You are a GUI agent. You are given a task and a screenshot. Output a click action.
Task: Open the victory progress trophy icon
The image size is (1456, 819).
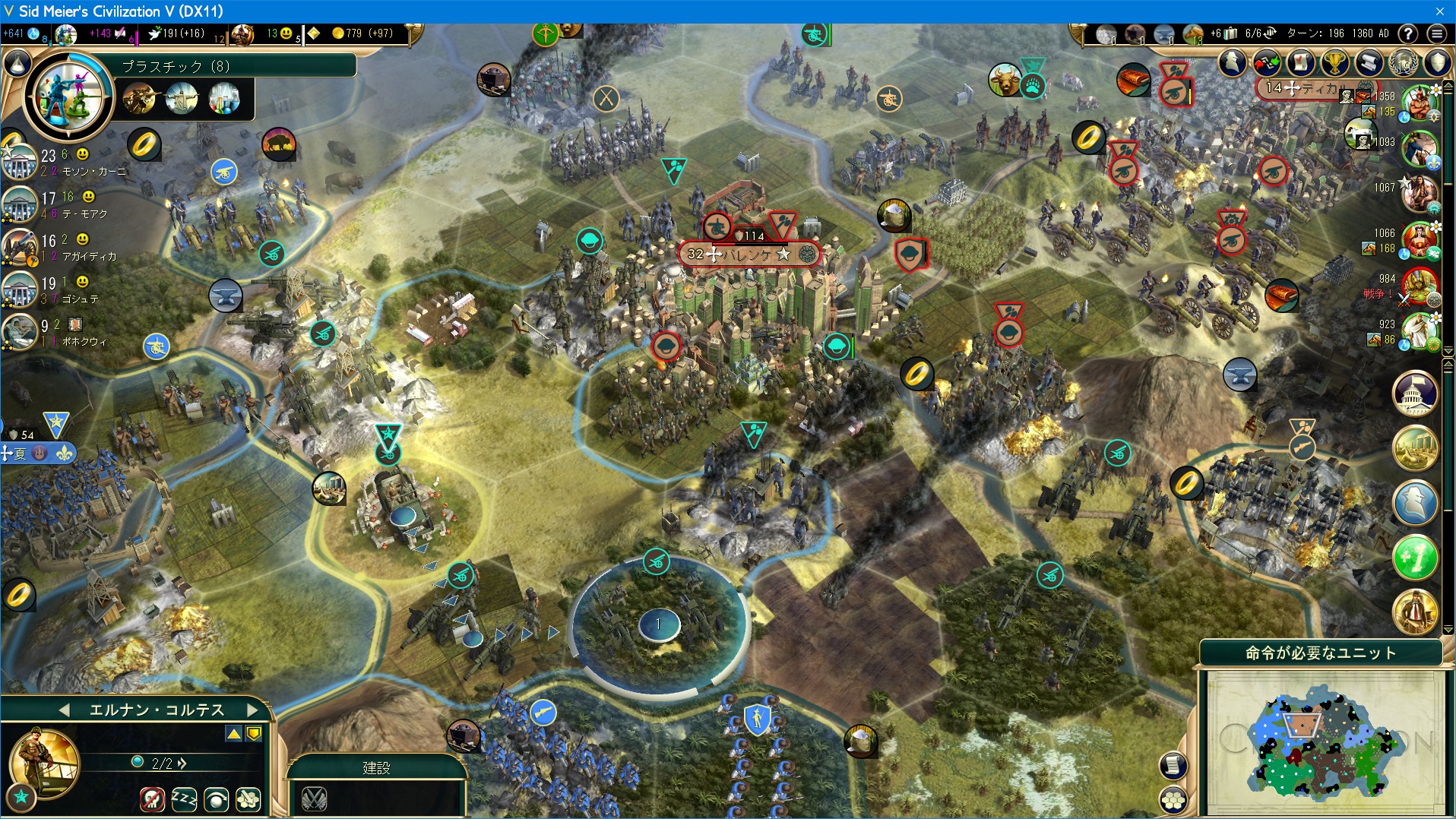click(x=1334, y=64)
